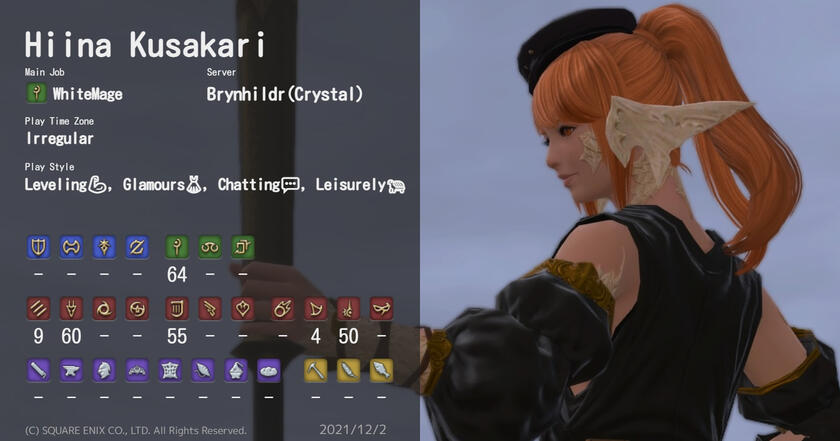Select the Red Mage icon above level 50
The height and width of the screenshot is (441, 840).
point(348,308)
